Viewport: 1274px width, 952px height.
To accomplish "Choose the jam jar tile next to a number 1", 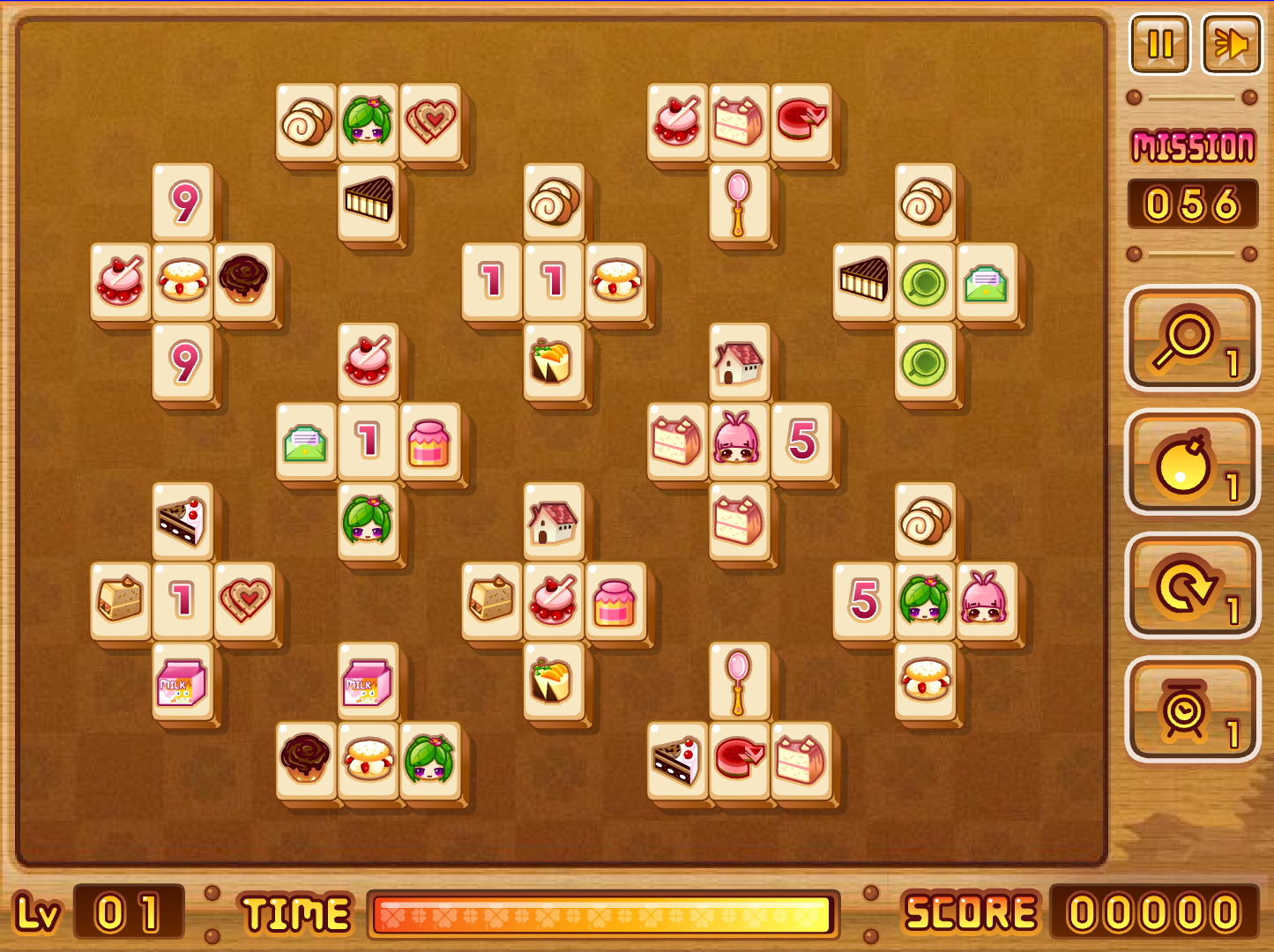I will click(430, 441).
